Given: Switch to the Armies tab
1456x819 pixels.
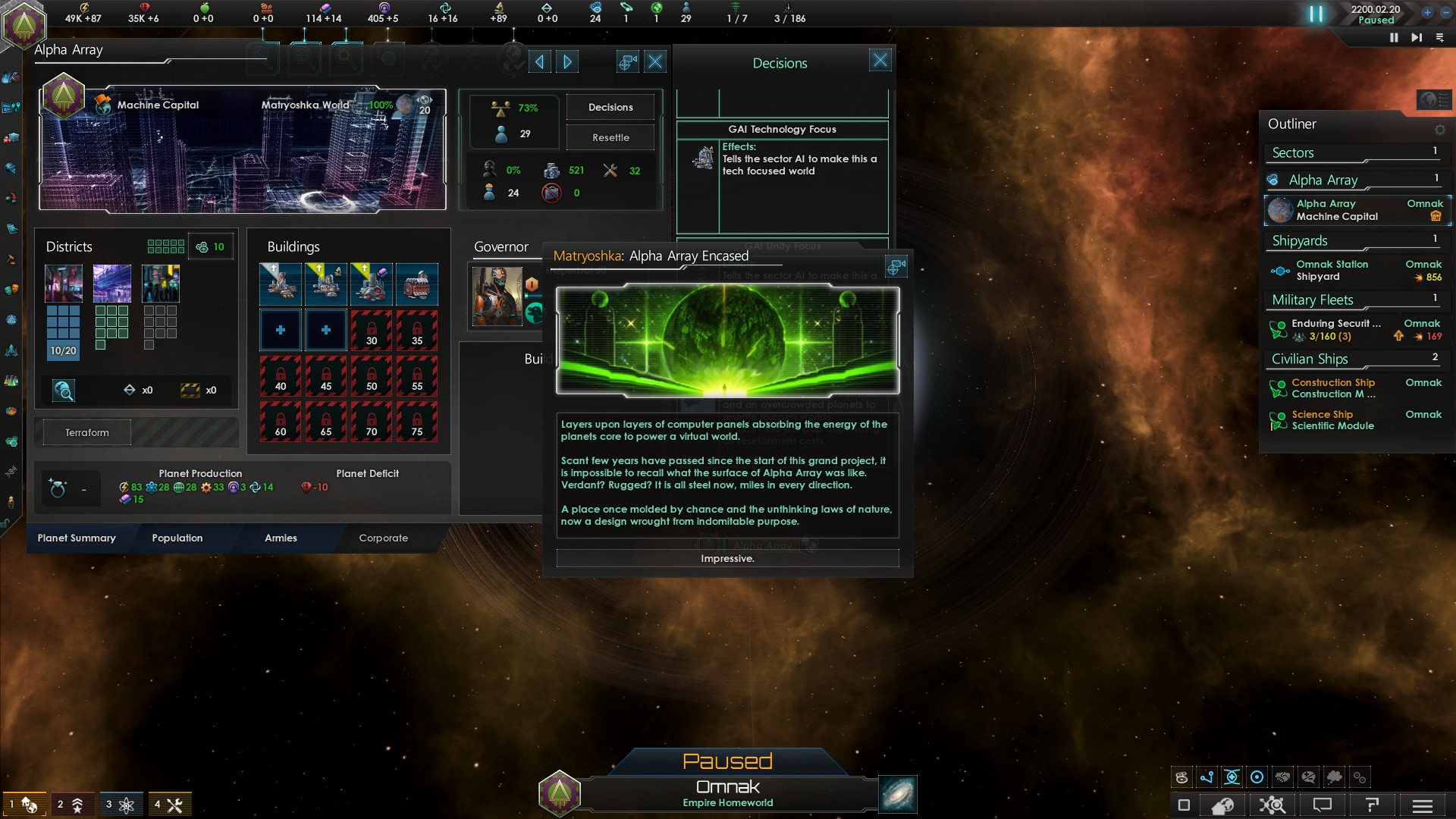Looking at the screenshot, I should 281,538.
